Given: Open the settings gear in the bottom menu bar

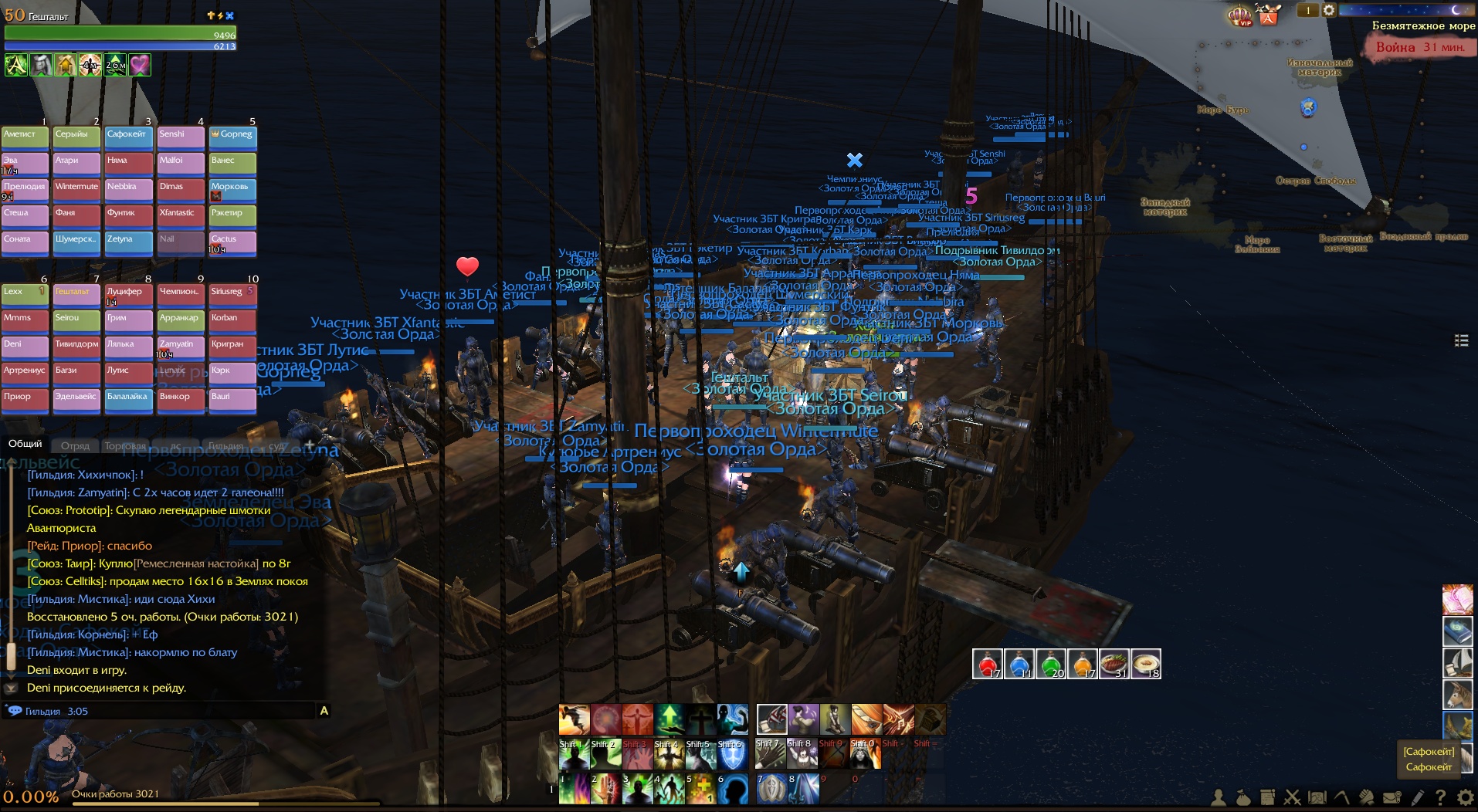Looking at the screenshot, I should click(x=1465, y=797).
